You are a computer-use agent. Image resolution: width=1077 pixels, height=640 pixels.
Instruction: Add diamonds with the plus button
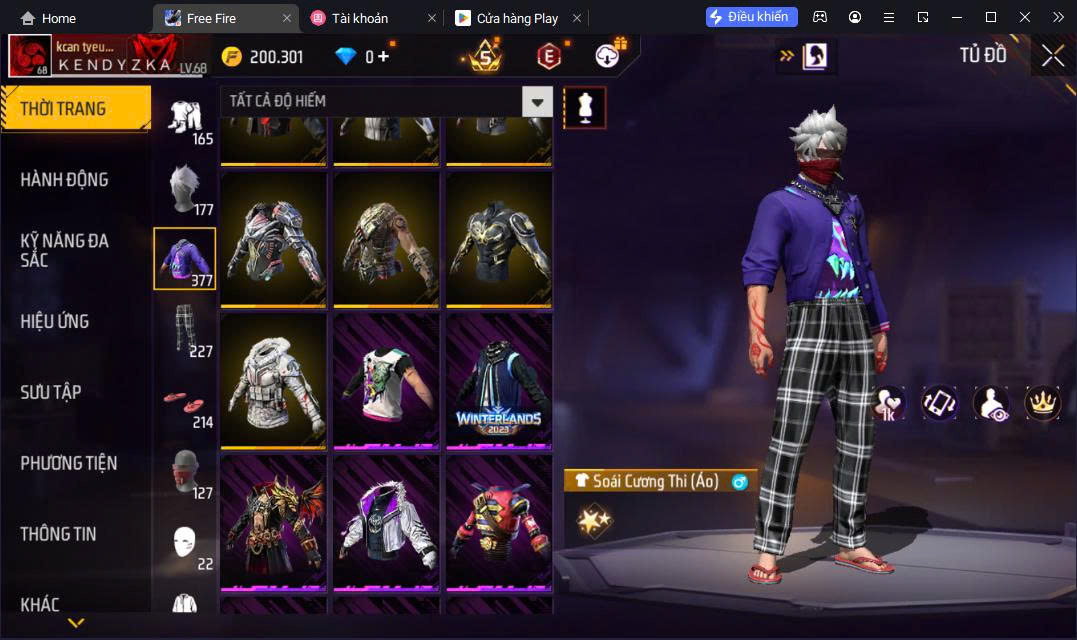(x=383, y=57)
